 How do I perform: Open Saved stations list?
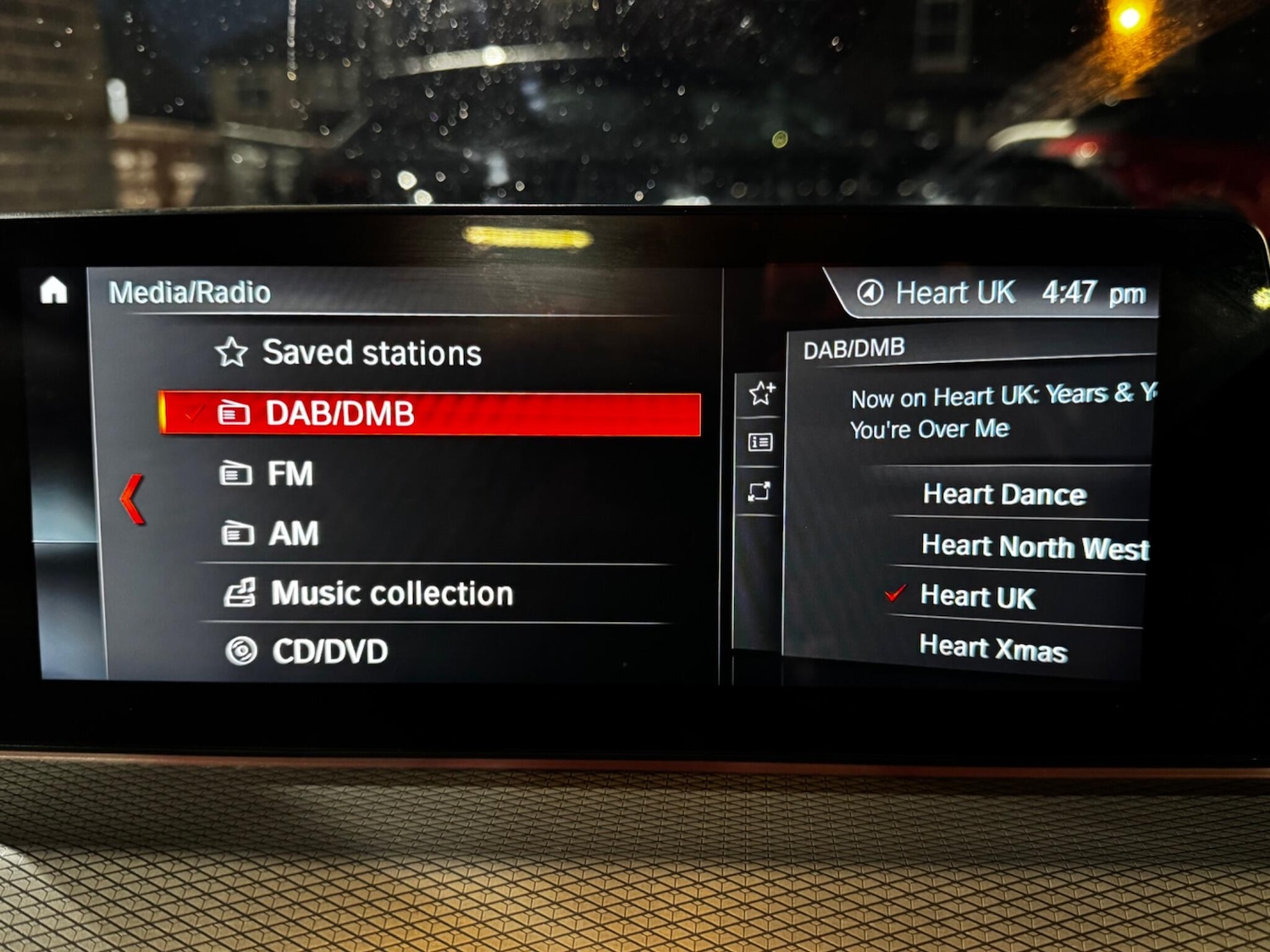371,353
